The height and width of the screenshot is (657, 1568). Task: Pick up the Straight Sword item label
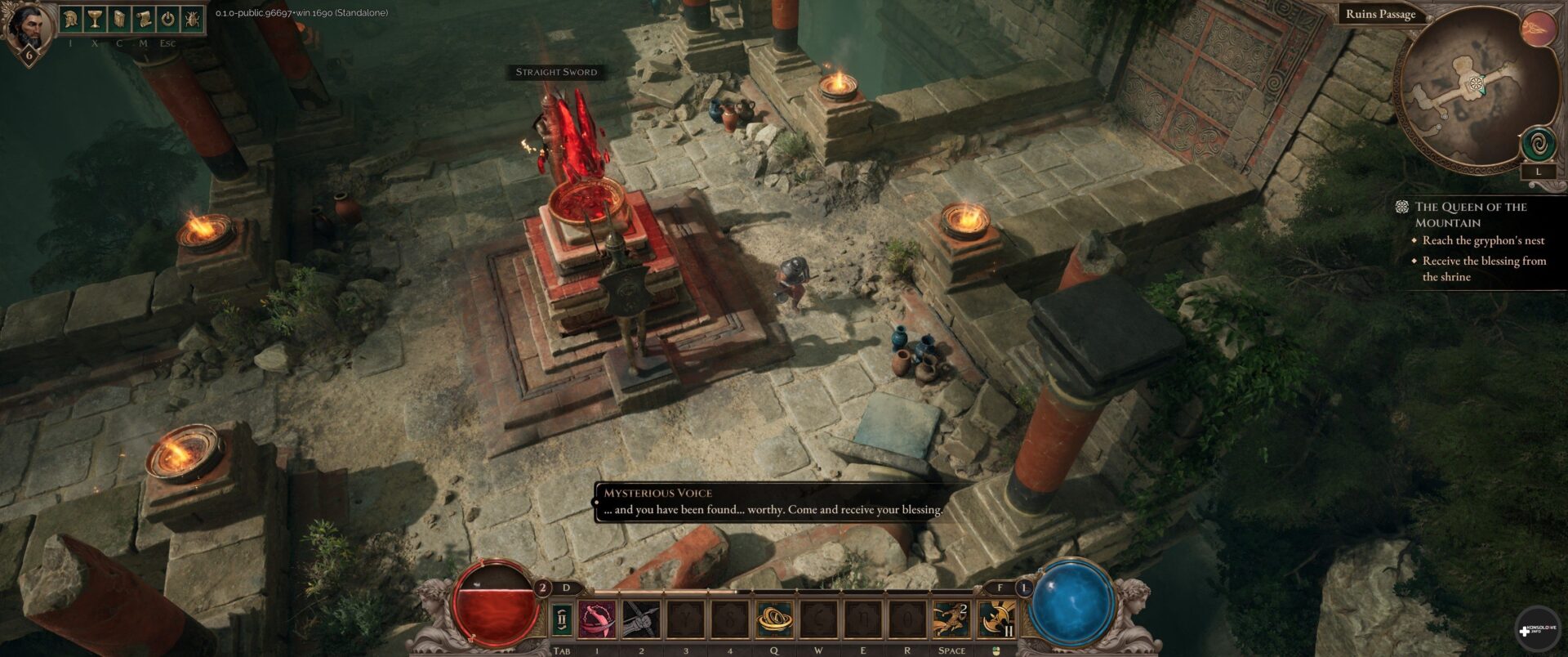point(556,72)
